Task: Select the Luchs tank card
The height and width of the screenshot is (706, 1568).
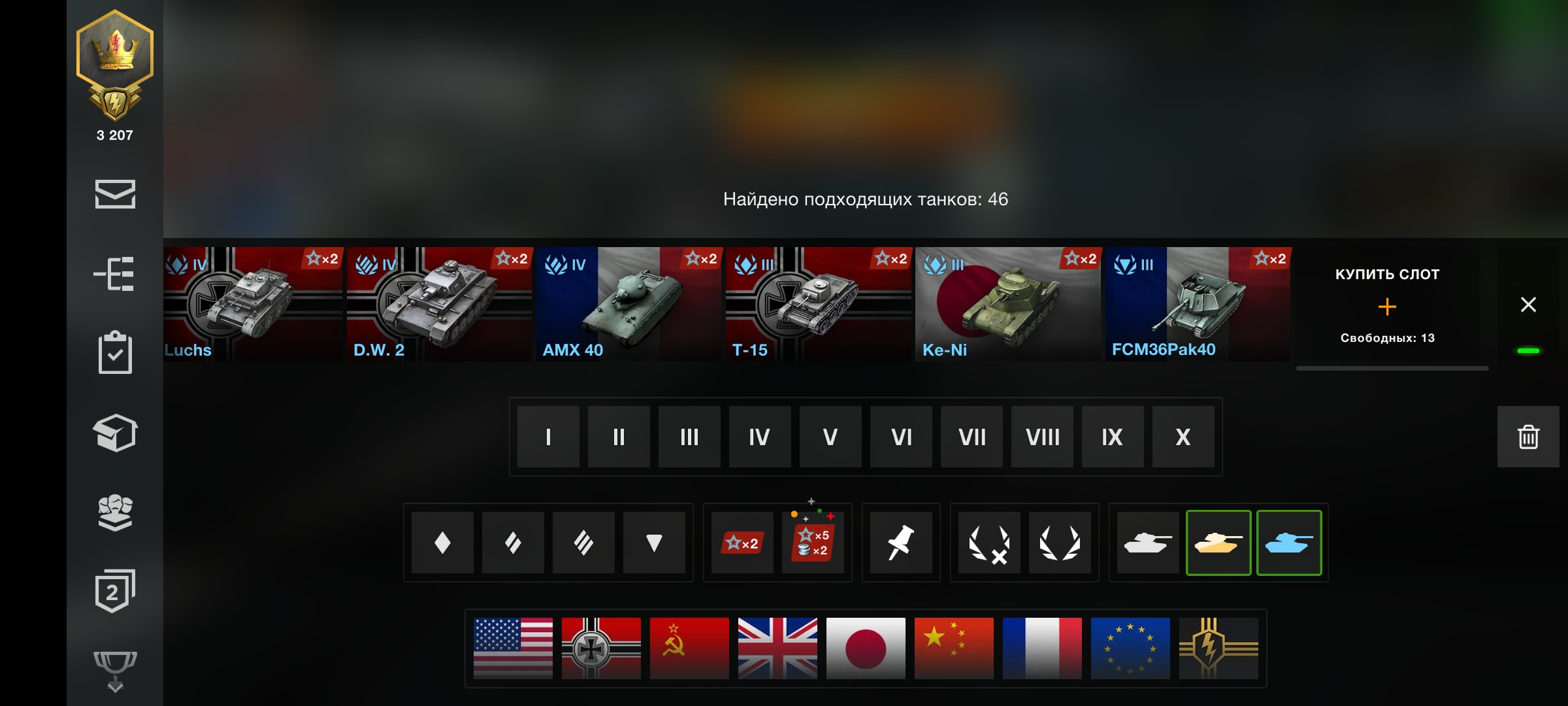Action: [253, 304]
